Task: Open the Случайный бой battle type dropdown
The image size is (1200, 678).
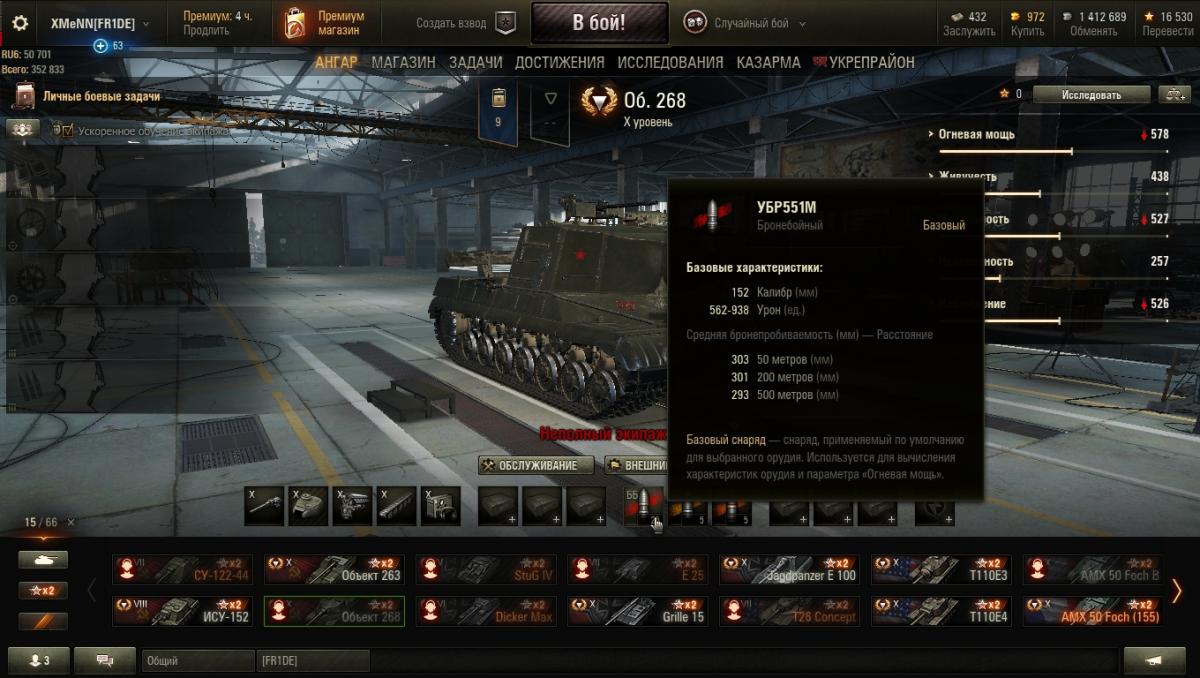Action: pyautogui.click(x=745, y=23)
